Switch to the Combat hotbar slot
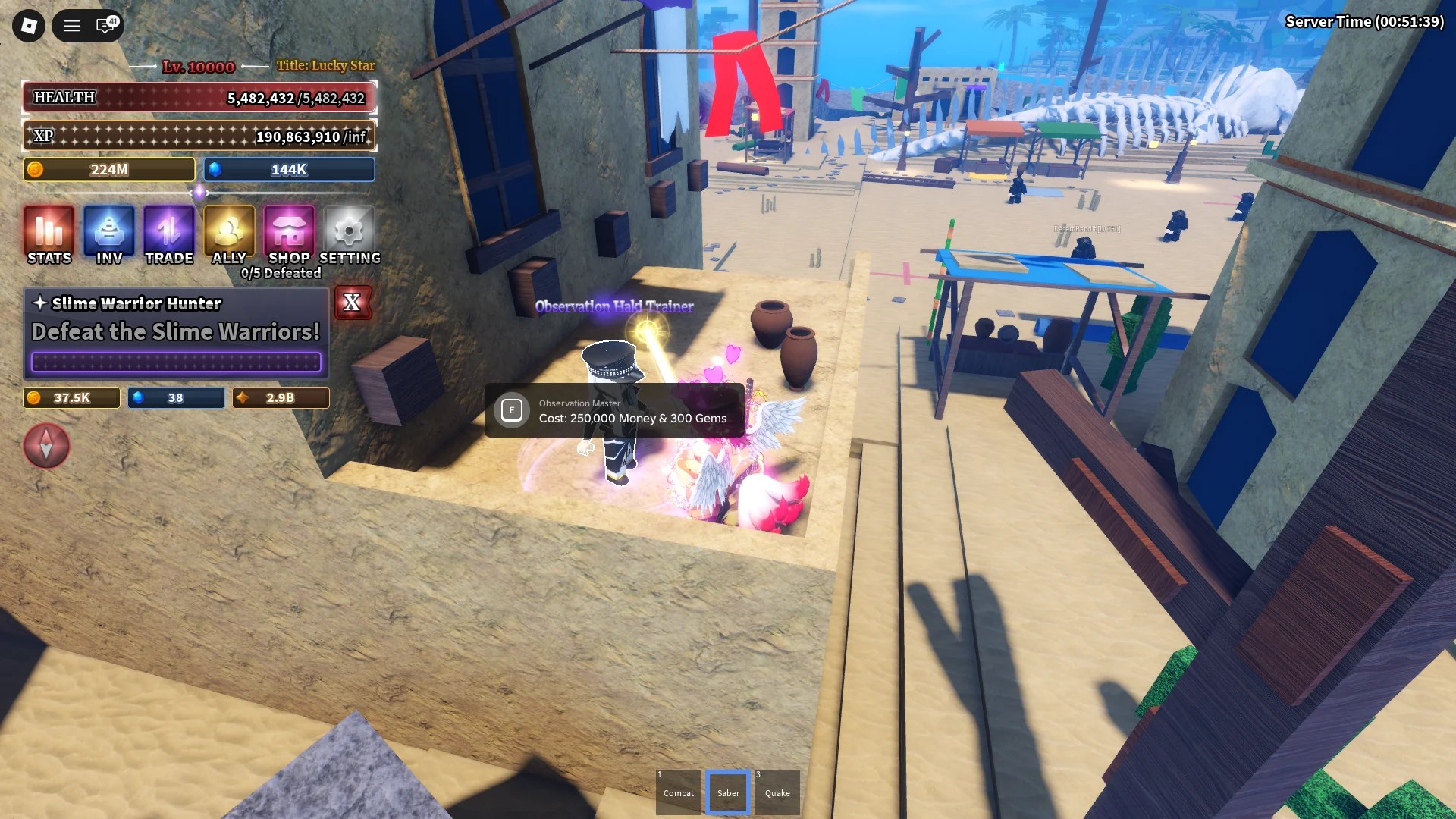Viewport: 1456px width, 819px height. (x=678, y=791)
